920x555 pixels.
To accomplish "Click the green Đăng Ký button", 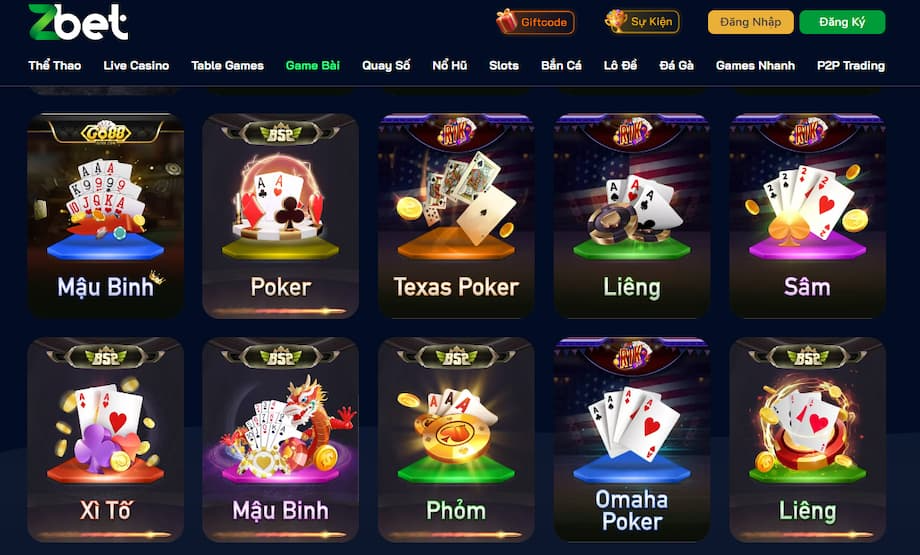I will pos(841,22).
